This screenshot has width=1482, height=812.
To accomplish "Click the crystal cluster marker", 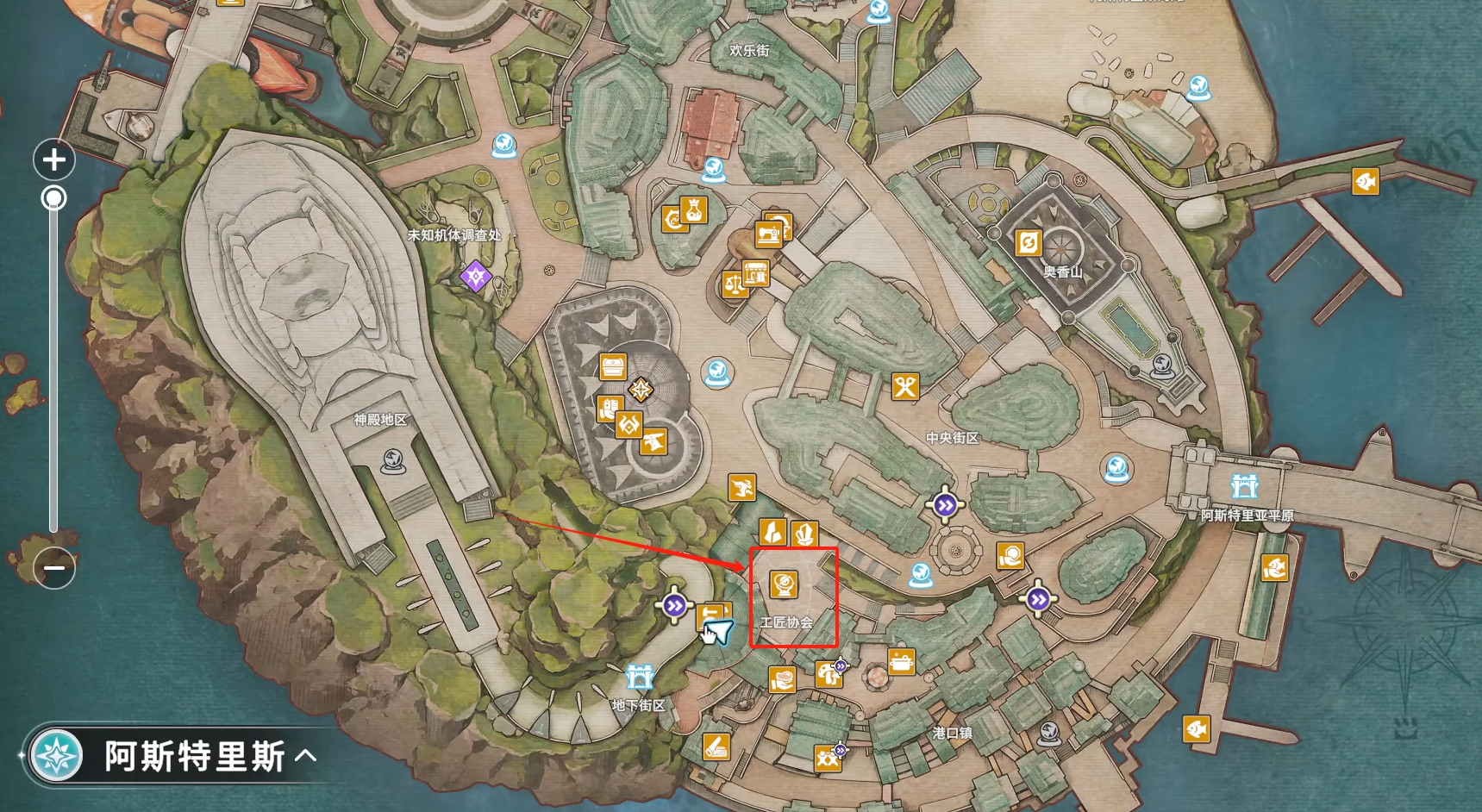I will (x=804, y=533).
